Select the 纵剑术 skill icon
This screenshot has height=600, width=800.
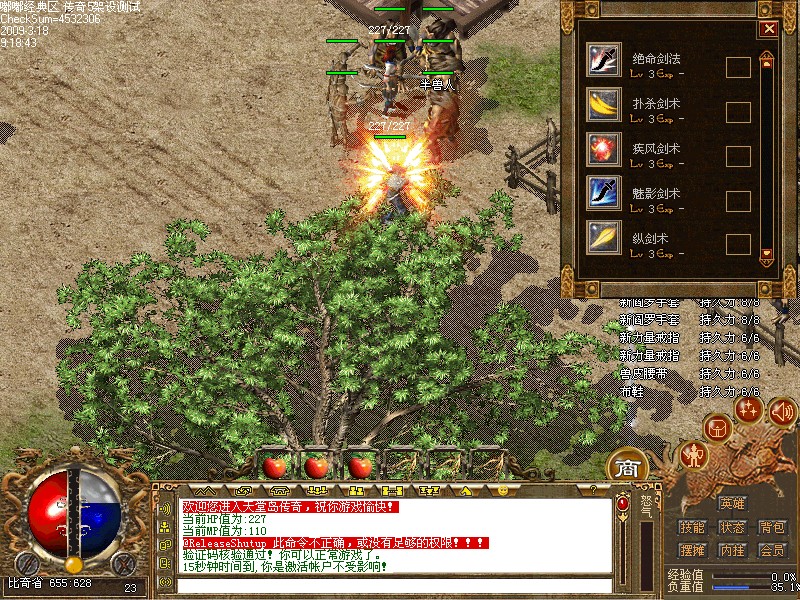(603, 236)
